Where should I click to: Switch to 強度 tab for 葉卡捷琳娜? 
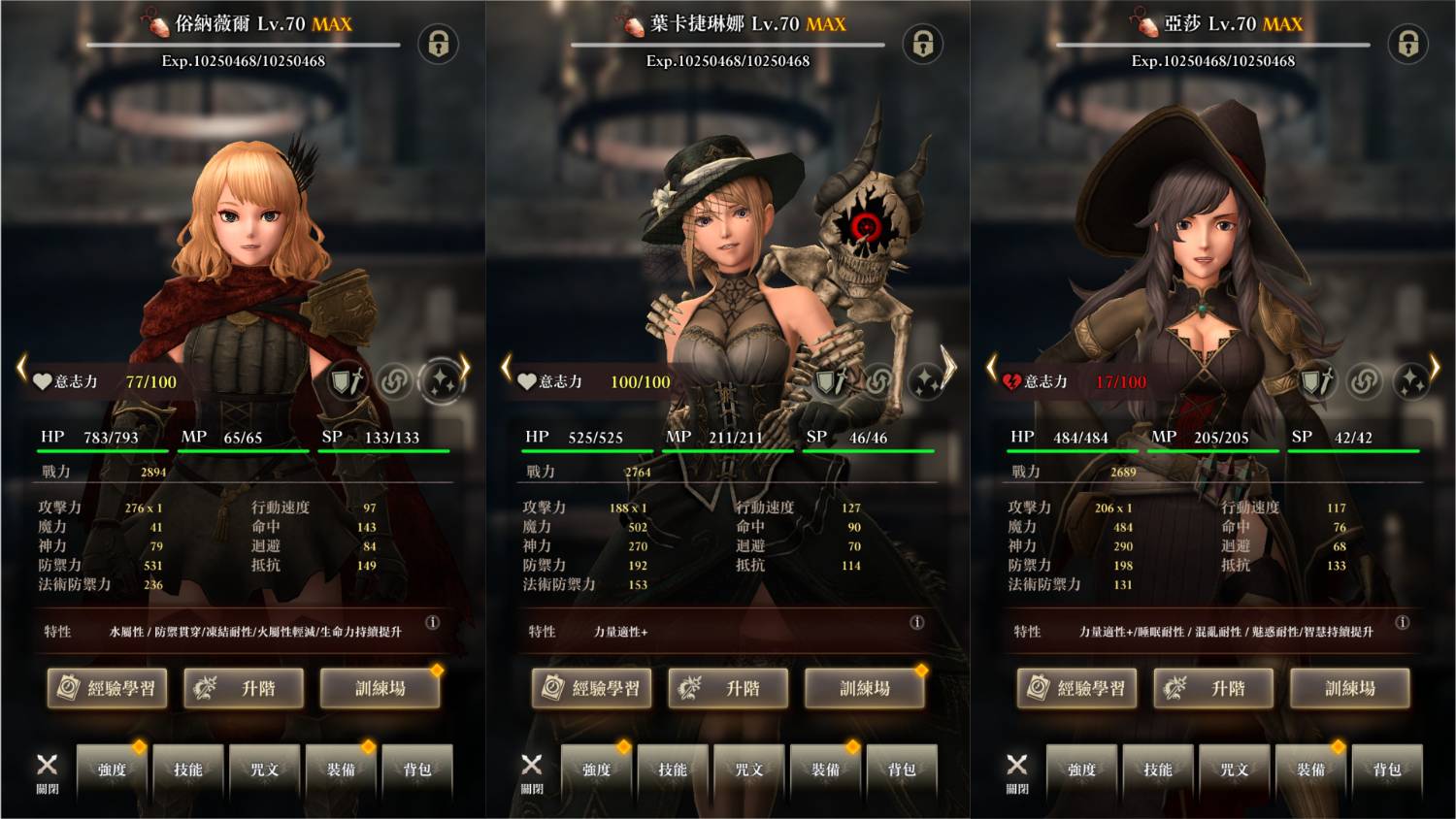click(596, 770)
